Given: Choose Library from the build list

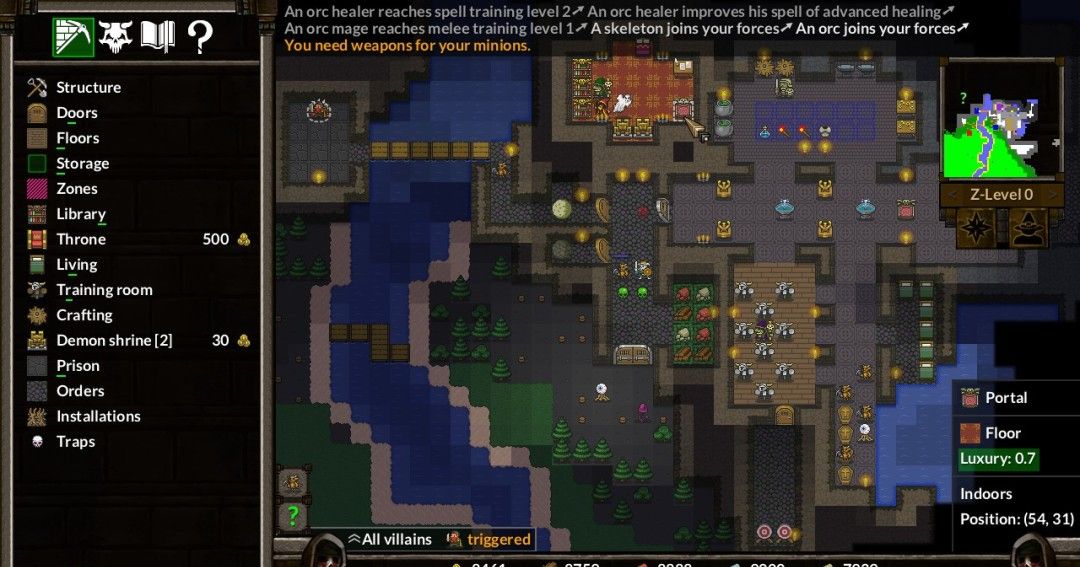Looking at the screenshot, I should click(80, 214).
